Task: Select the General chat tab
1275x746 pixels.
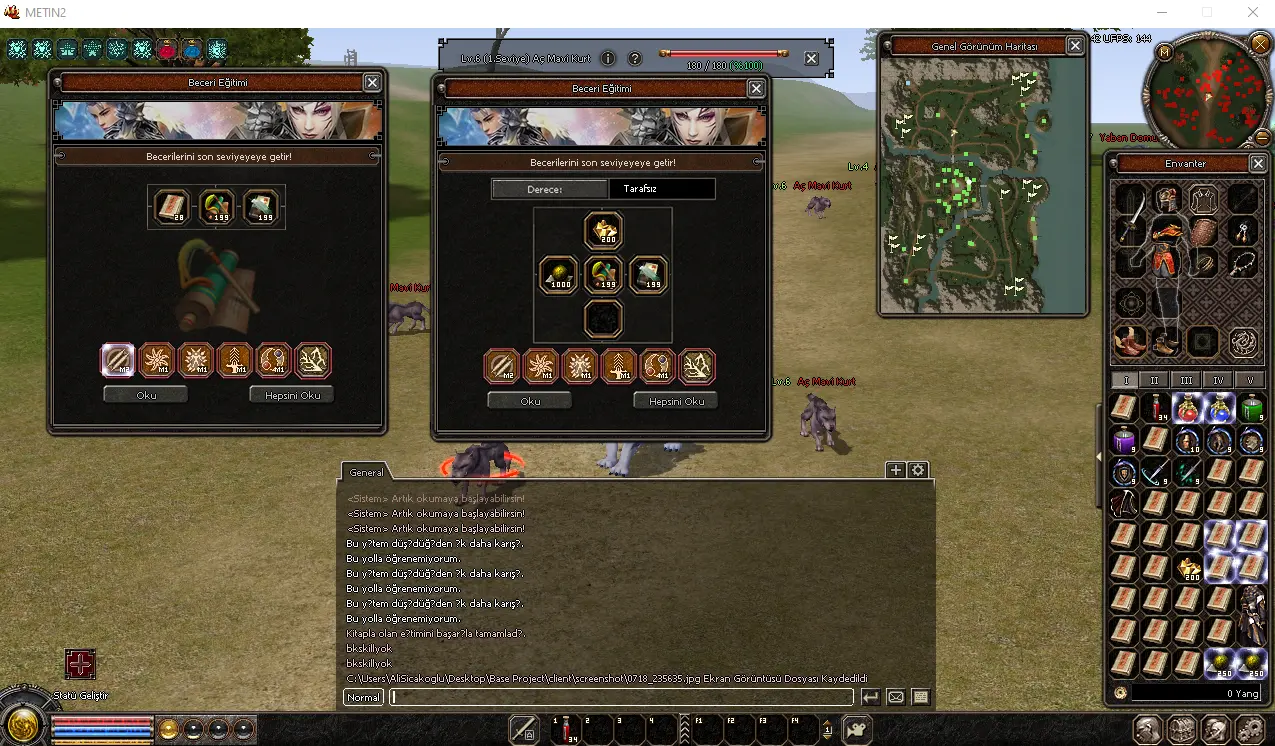Action: [x=366, y=472]
